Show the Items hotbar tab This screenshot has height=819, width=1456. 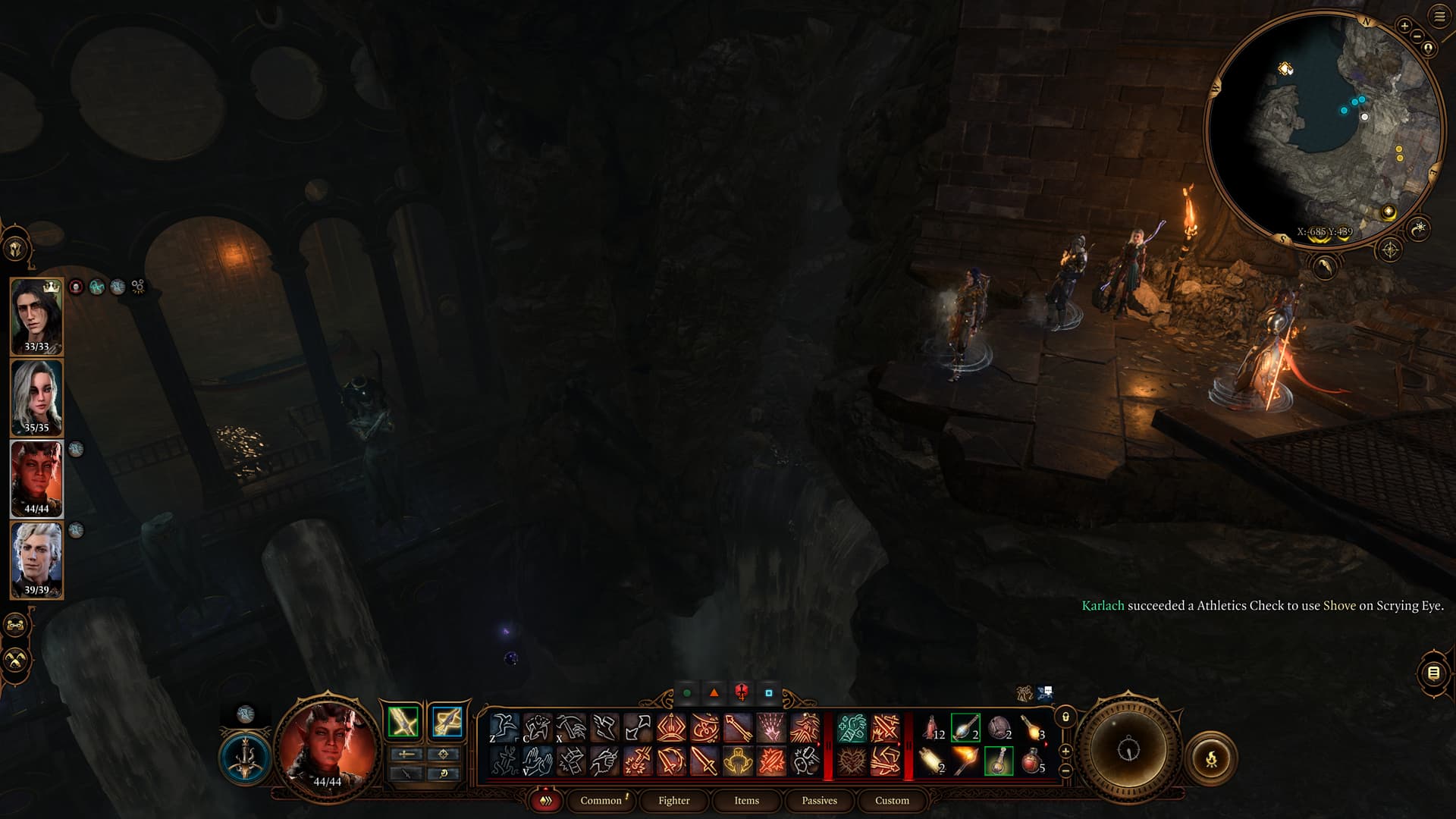tap(746, 800)
